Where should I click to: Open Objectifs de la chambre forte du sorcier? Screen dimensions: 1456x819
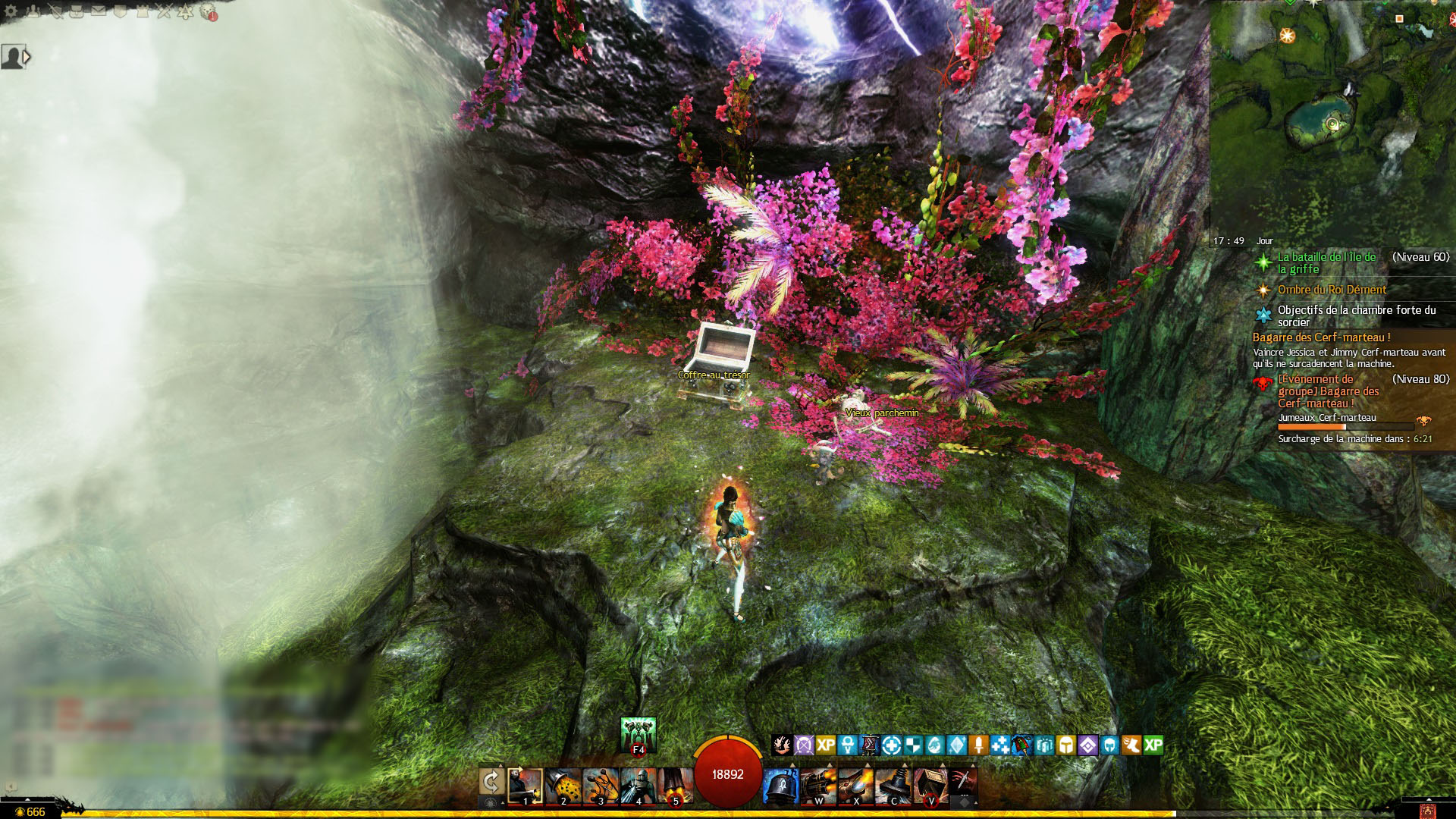tap(1356, 315)
